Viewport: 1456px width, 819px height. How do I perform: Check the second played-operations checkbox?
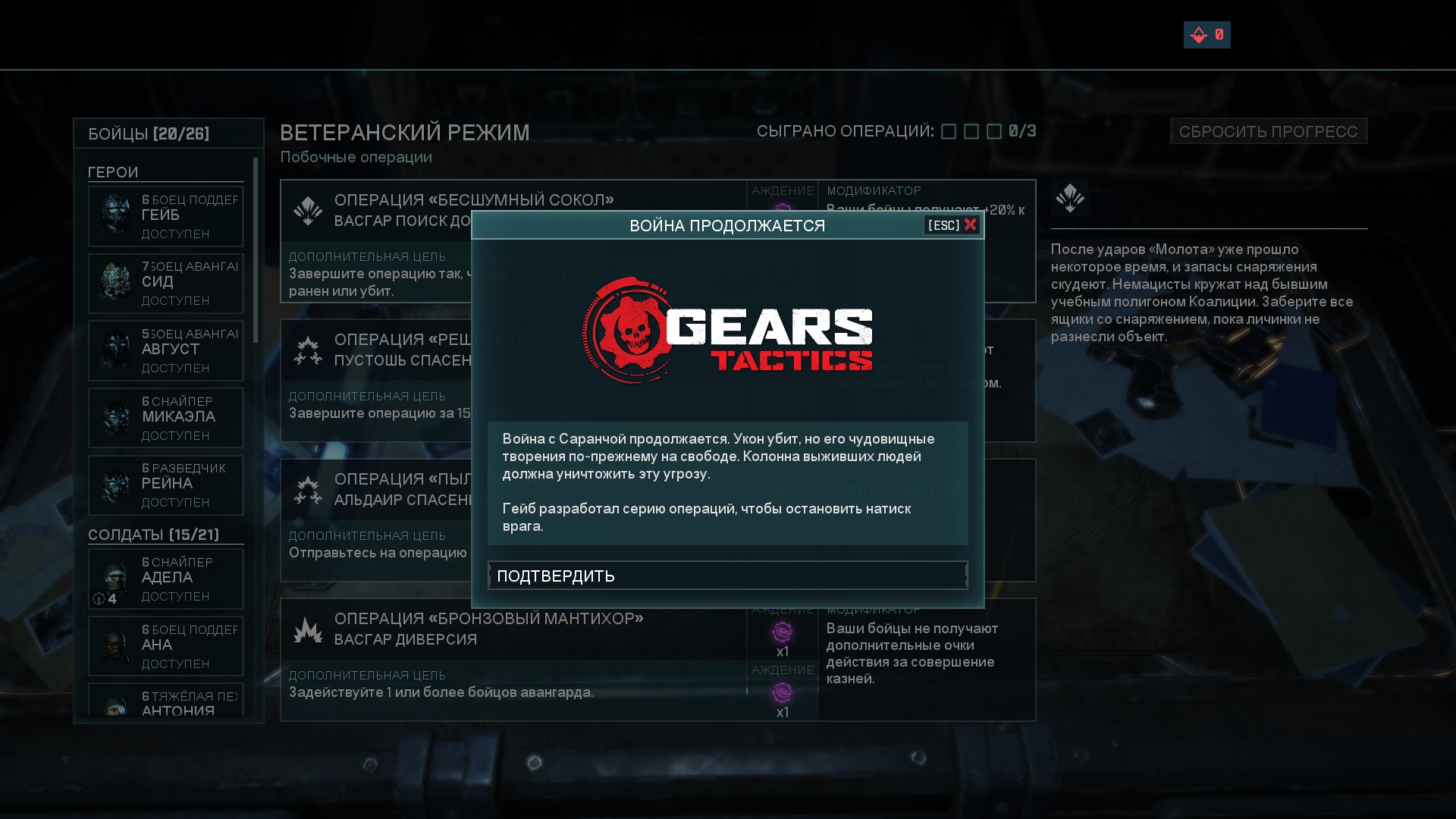point(970,131)
